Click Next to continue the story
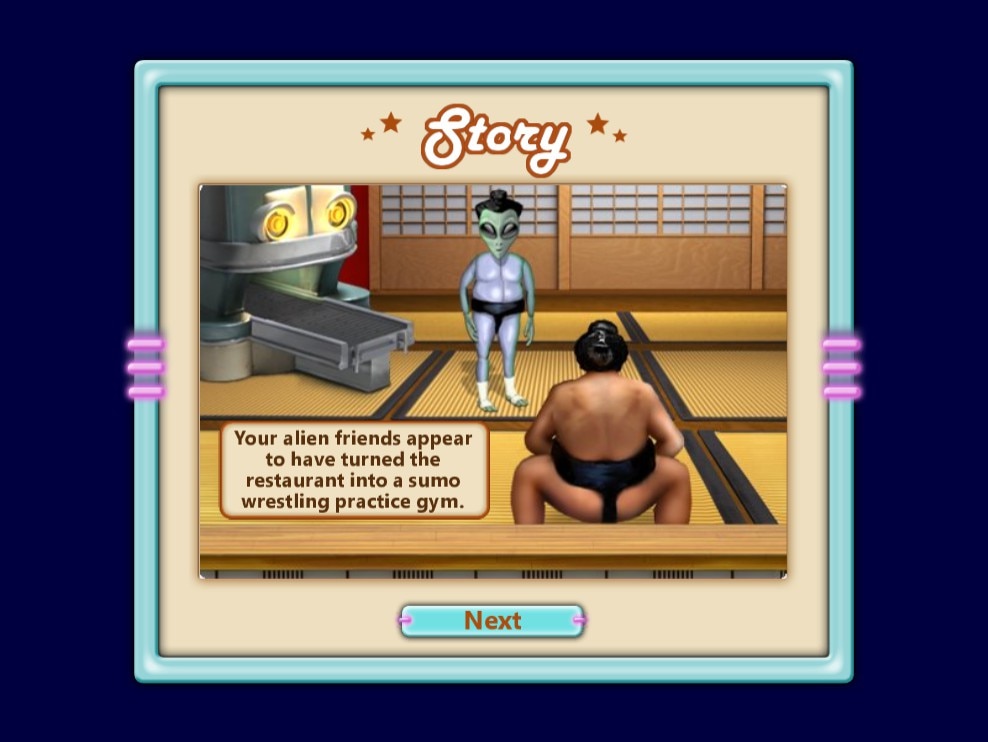The image size is (988, 742). tap(492, 621)
